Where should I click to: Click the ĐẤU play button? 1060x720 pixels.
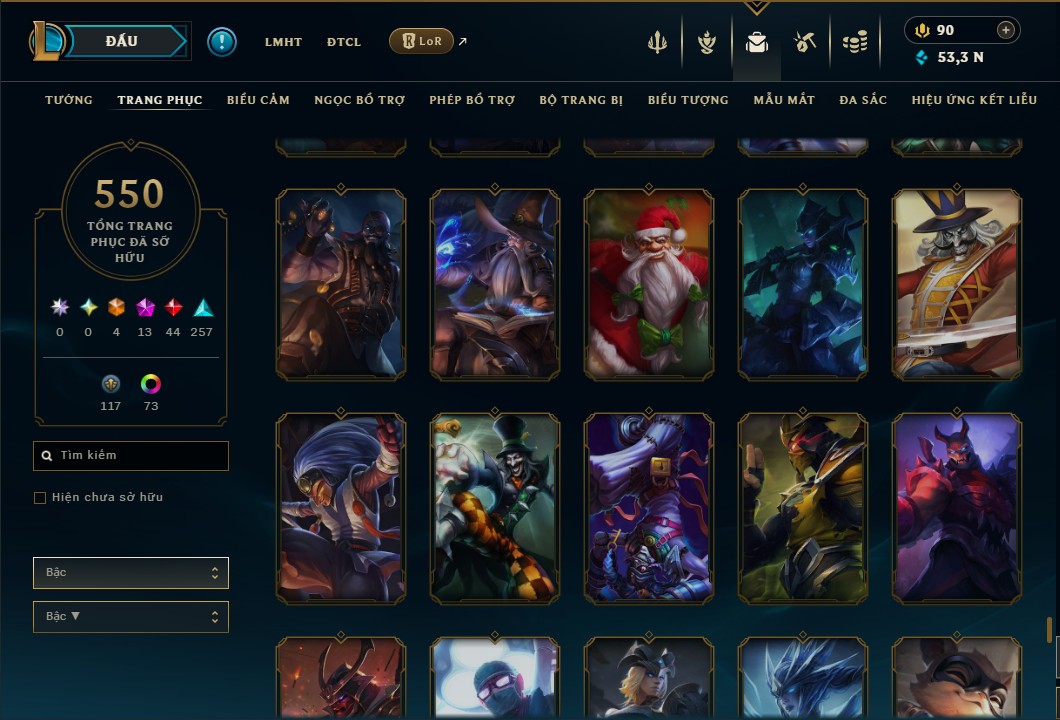coord(122,41)
